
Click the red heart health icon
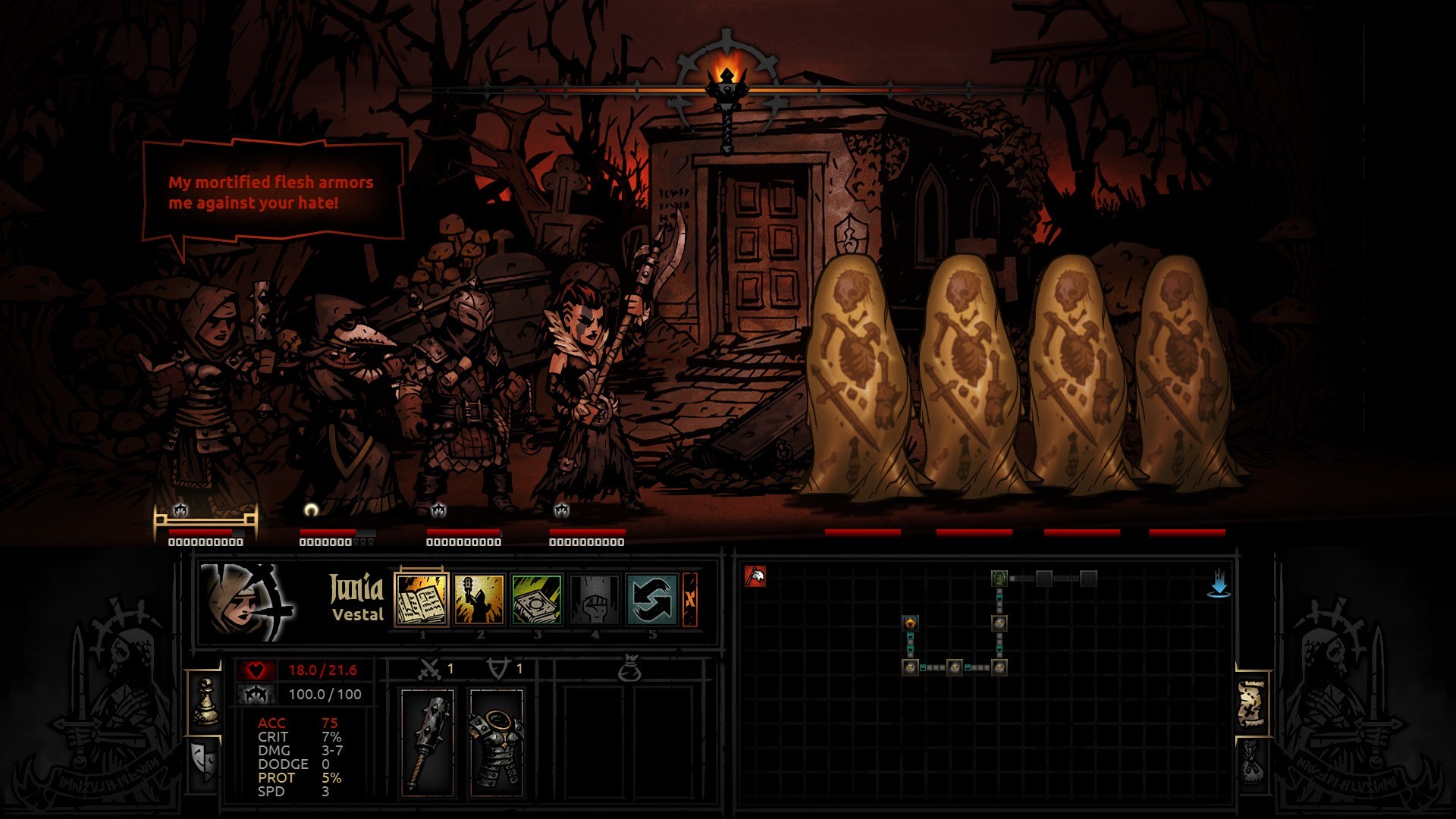[258, 670]
